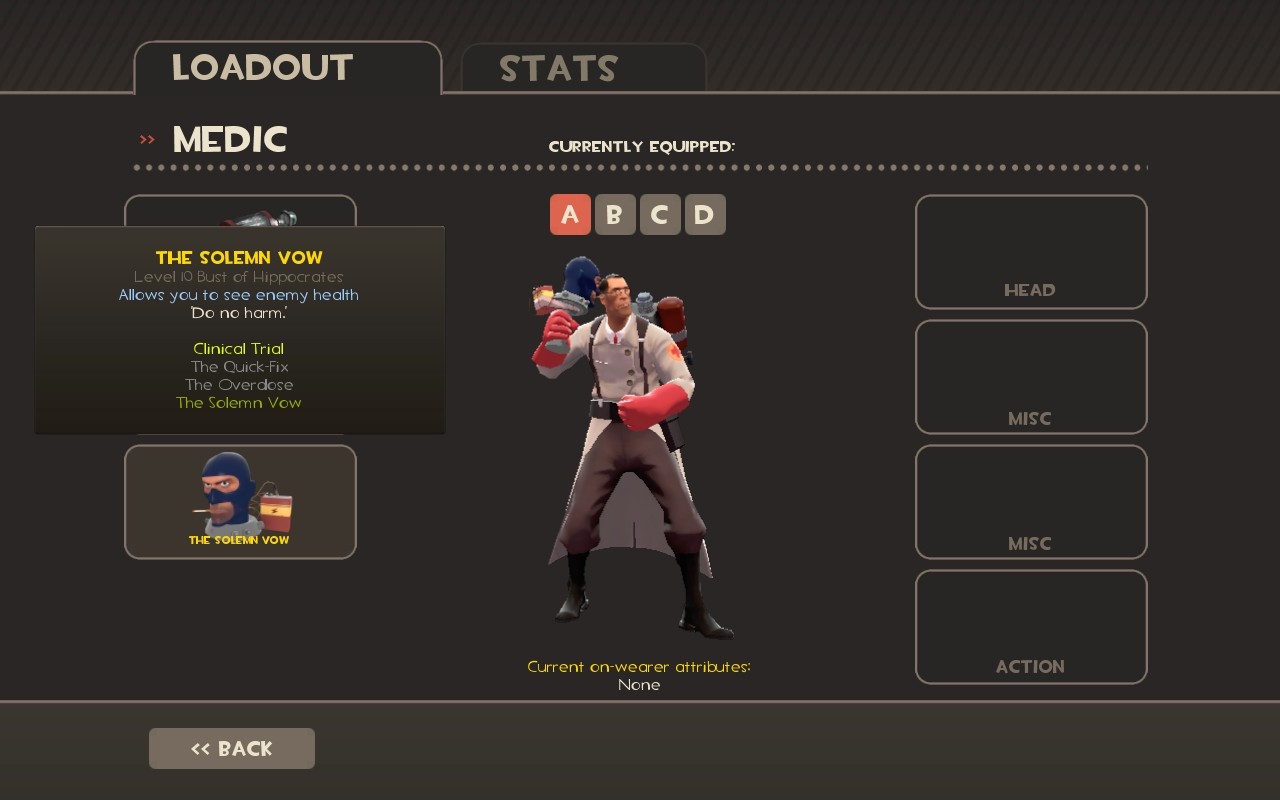Switch to loadout preset D
The width and height of the screenshot is (1280, 800).
click(705, 214)
